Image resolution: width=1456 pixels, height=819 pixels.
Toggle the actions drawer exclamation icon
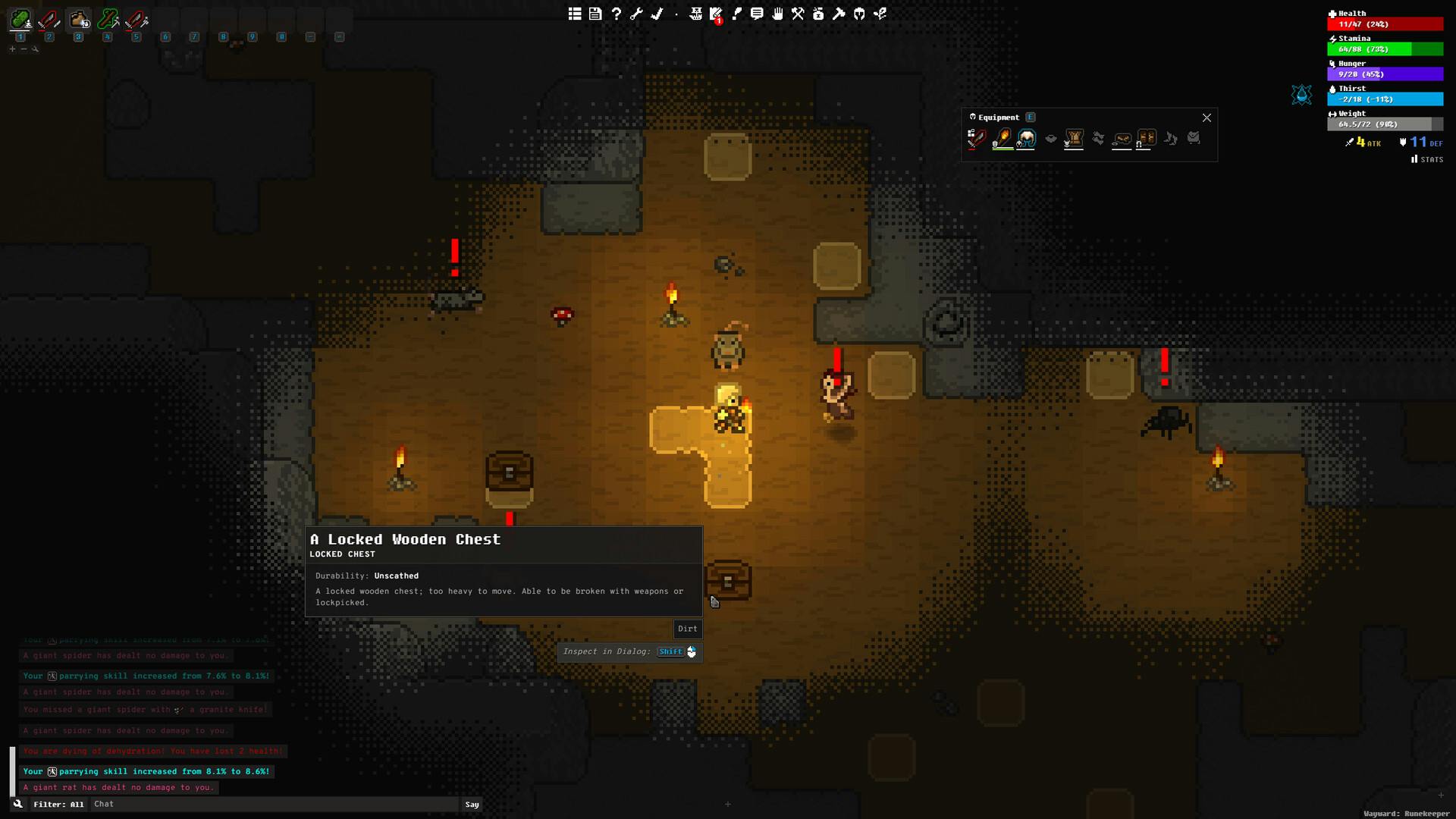[x=736, y=13]
